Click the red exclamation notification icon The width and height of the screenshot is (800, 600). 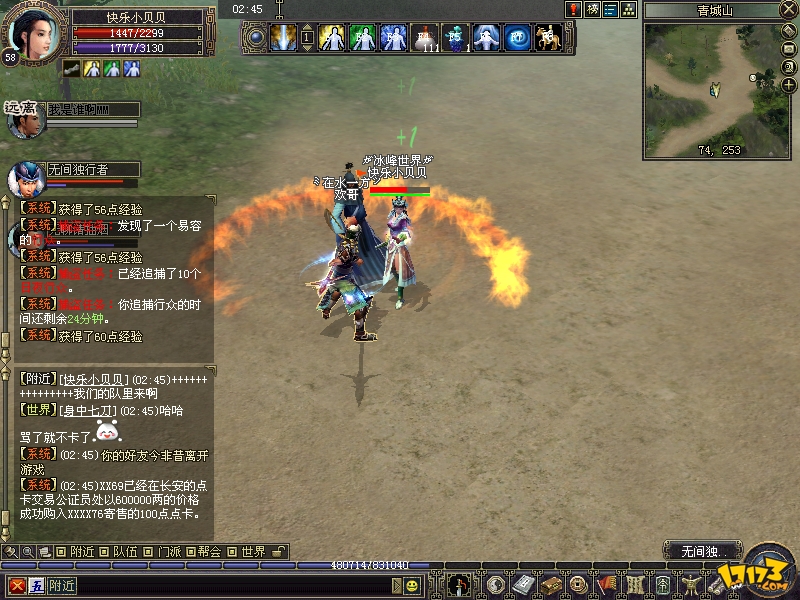[x=573, y=9]
